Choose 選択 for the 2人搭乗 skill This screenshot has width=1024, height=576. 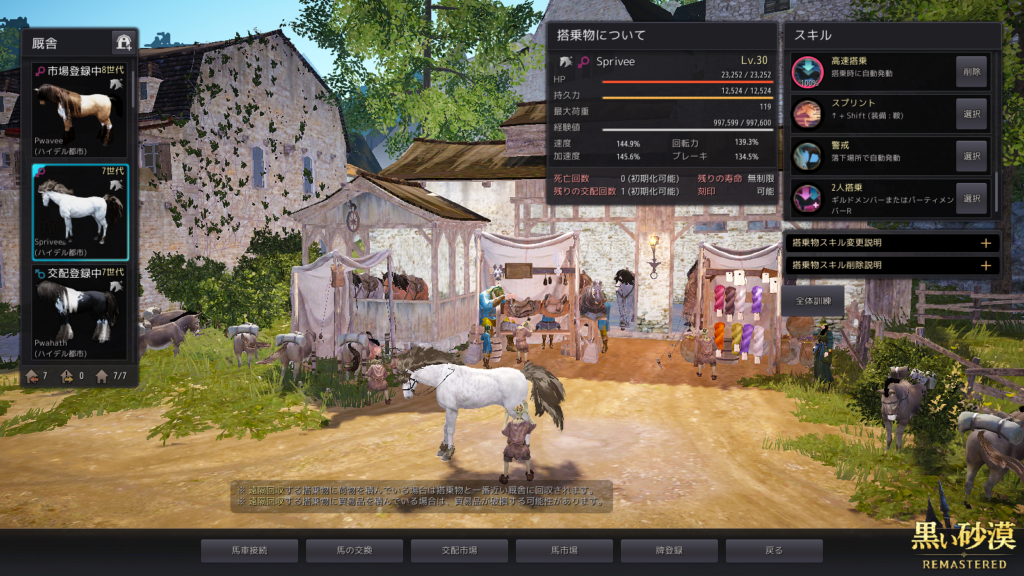(x=971, y=198)
